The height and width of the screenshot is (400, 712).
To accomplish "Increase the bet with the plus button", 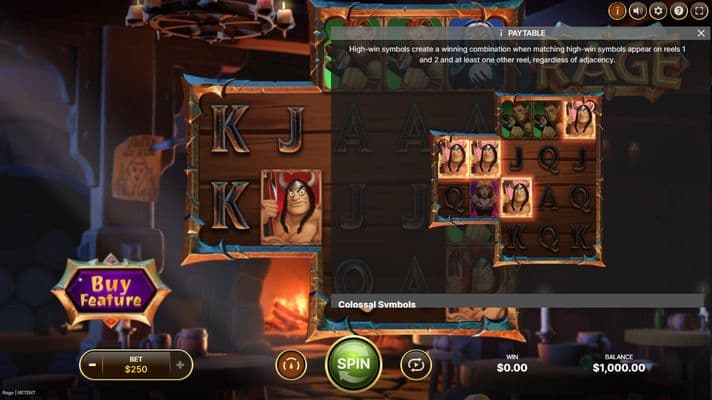I will pyautogui.click(x=180, y=365).
